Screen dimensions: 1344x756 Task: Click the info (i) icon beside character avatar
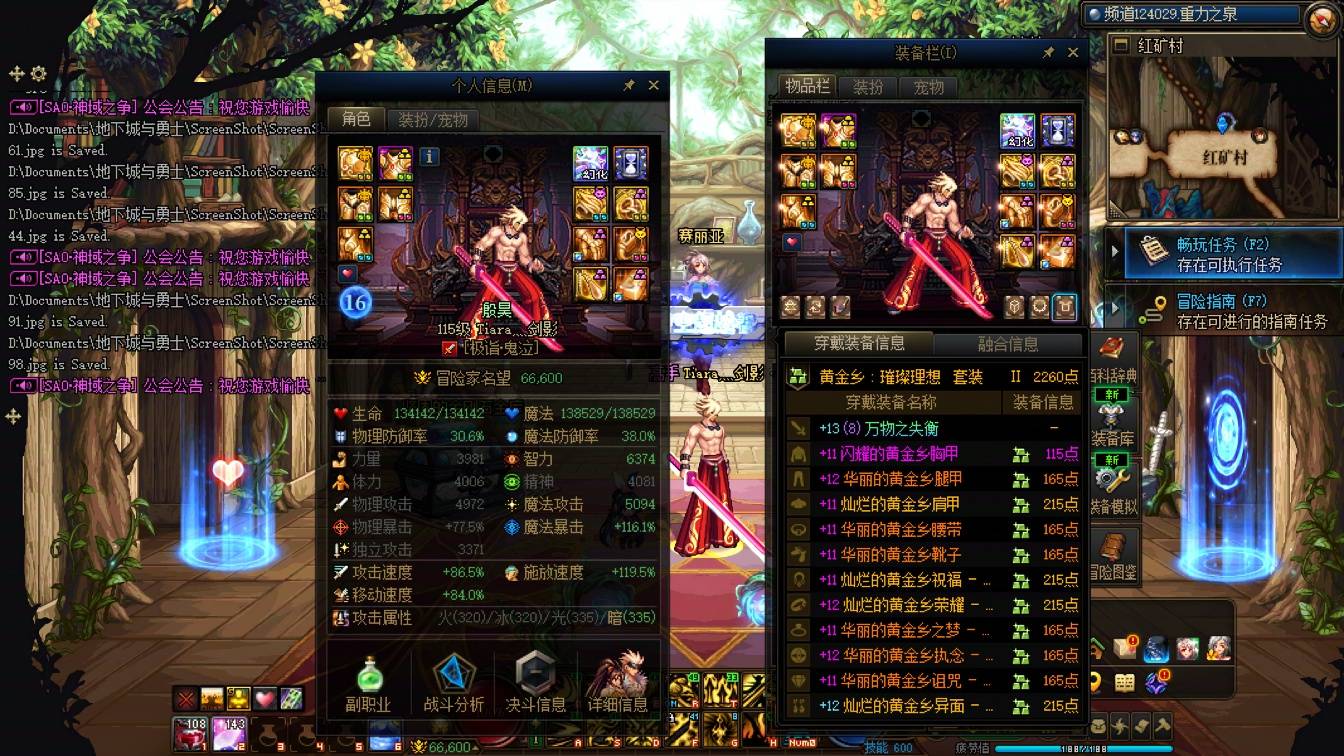[x=431, y=157]
